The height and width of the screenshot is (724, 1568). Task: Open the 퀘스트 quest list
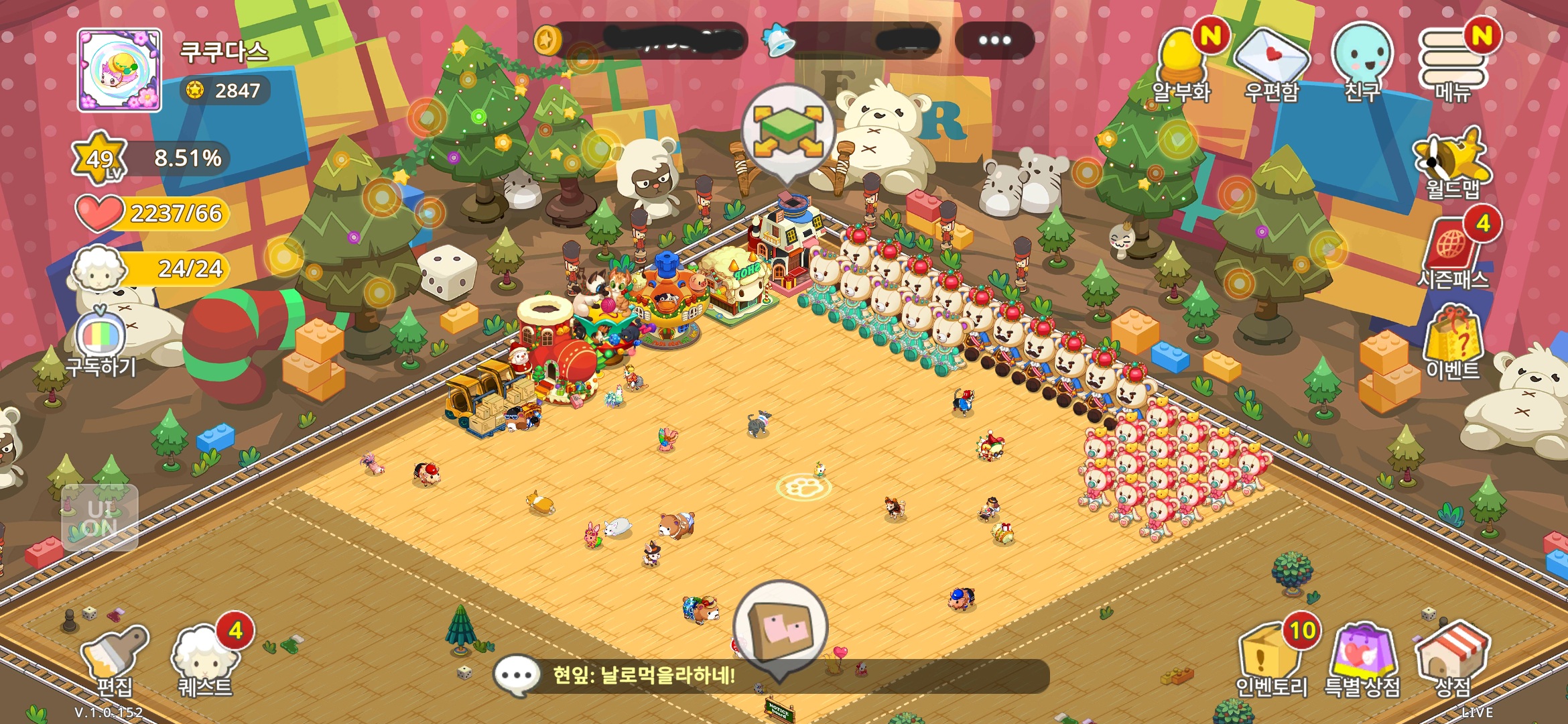click(205, 660)
